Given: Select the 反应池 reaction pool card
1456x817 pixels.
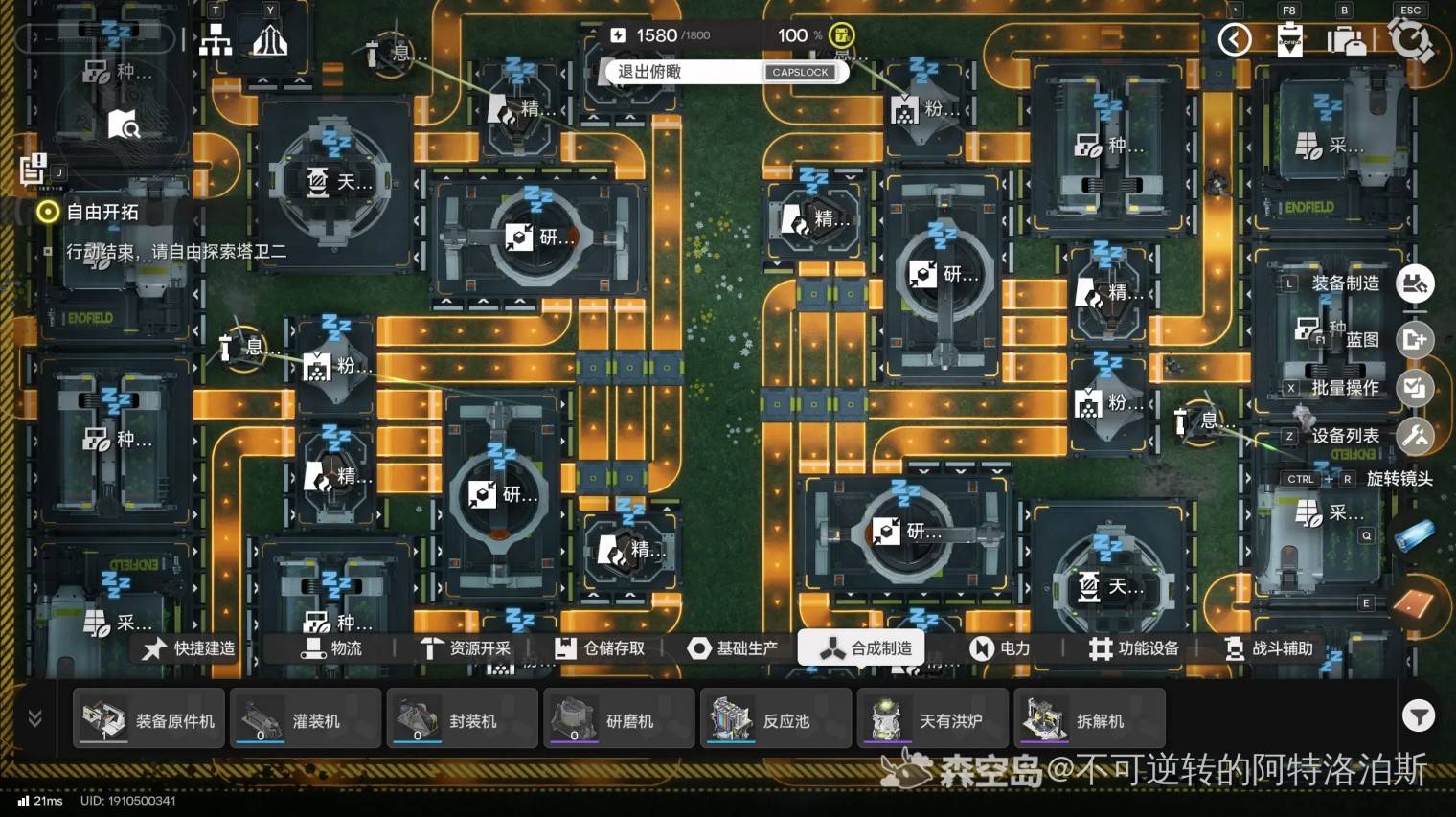Looking at the screenshot, I should [776, 718].
